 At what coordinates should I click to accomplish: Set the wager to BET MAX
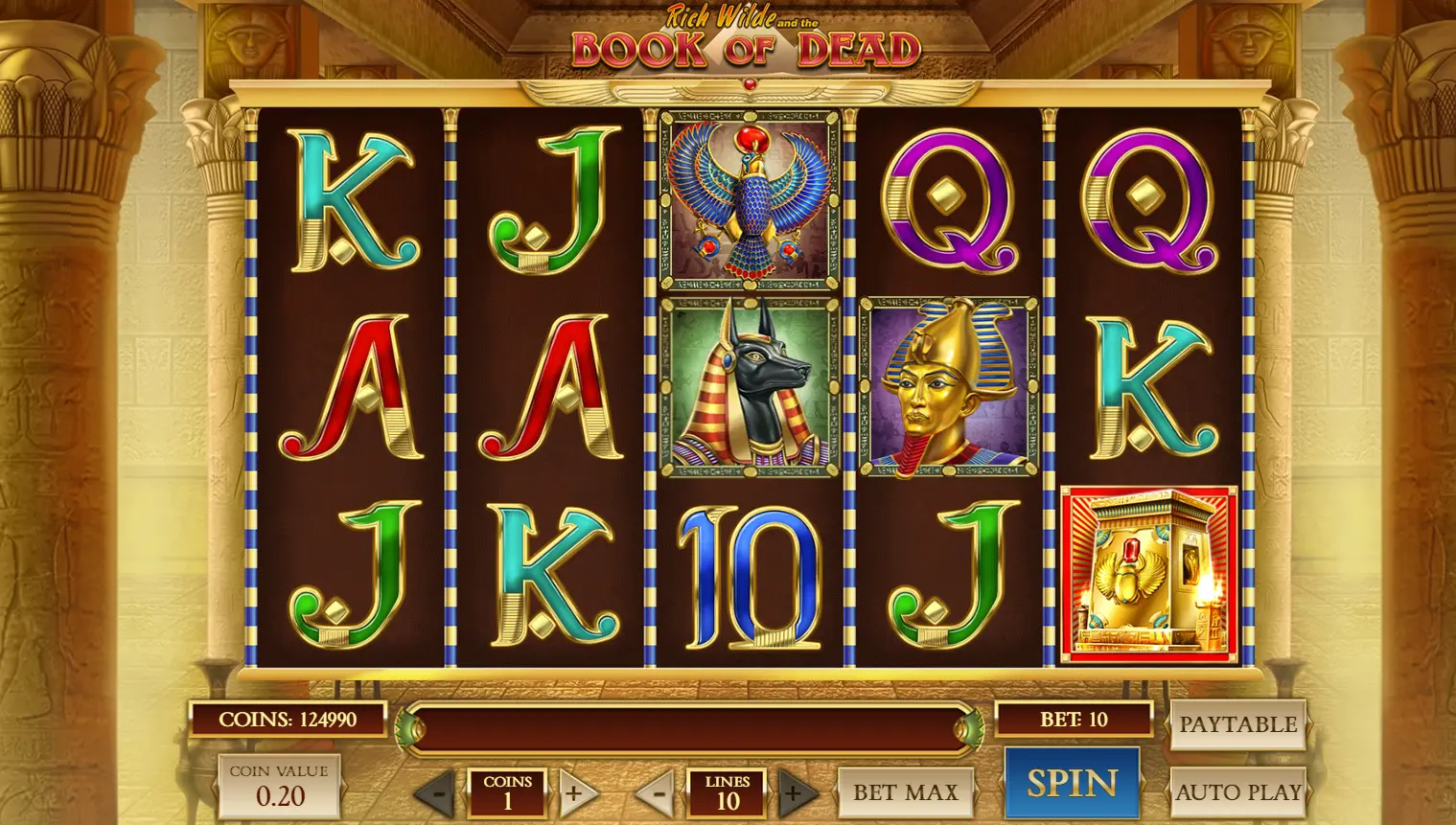906,791
